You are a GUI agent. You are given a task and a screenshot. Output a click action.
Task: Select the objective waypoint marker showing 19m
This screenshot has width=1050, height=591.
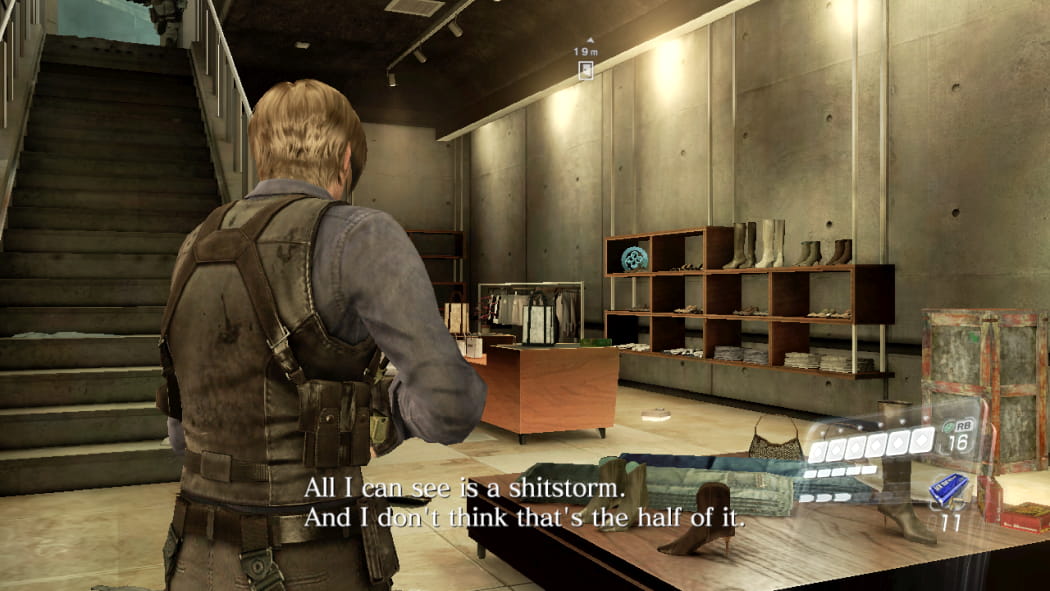coord(587,69)
